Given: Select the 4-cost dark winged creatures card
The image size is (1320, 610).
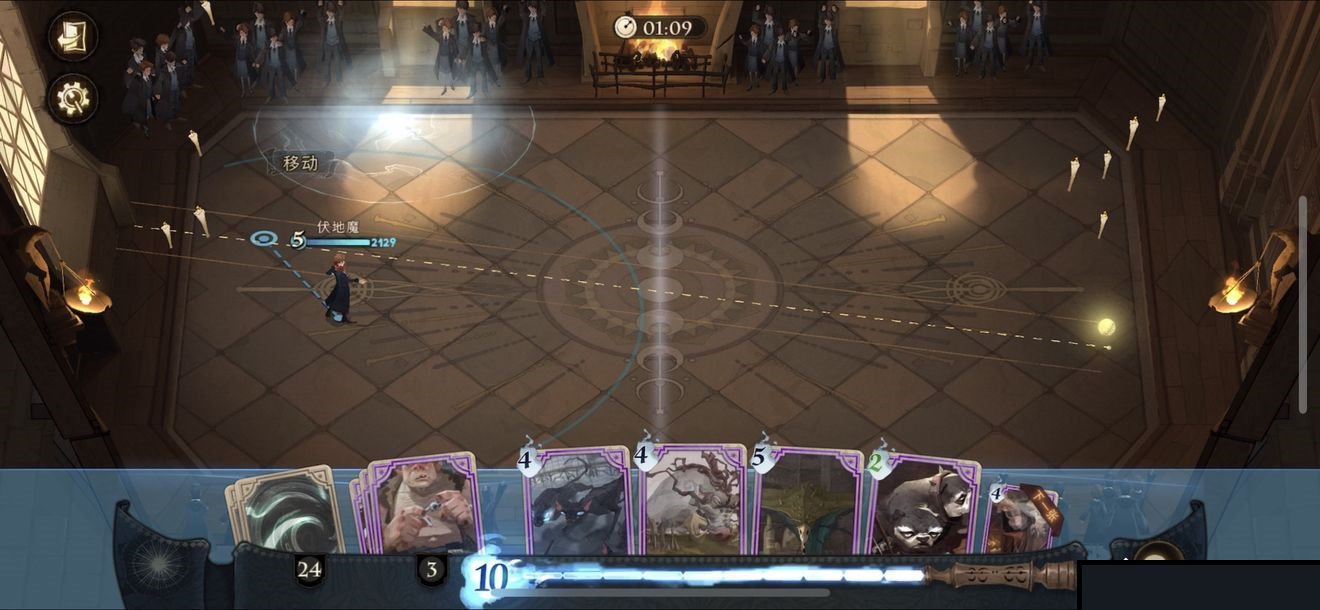Looking at the screenshot, I should pos(577,503).
